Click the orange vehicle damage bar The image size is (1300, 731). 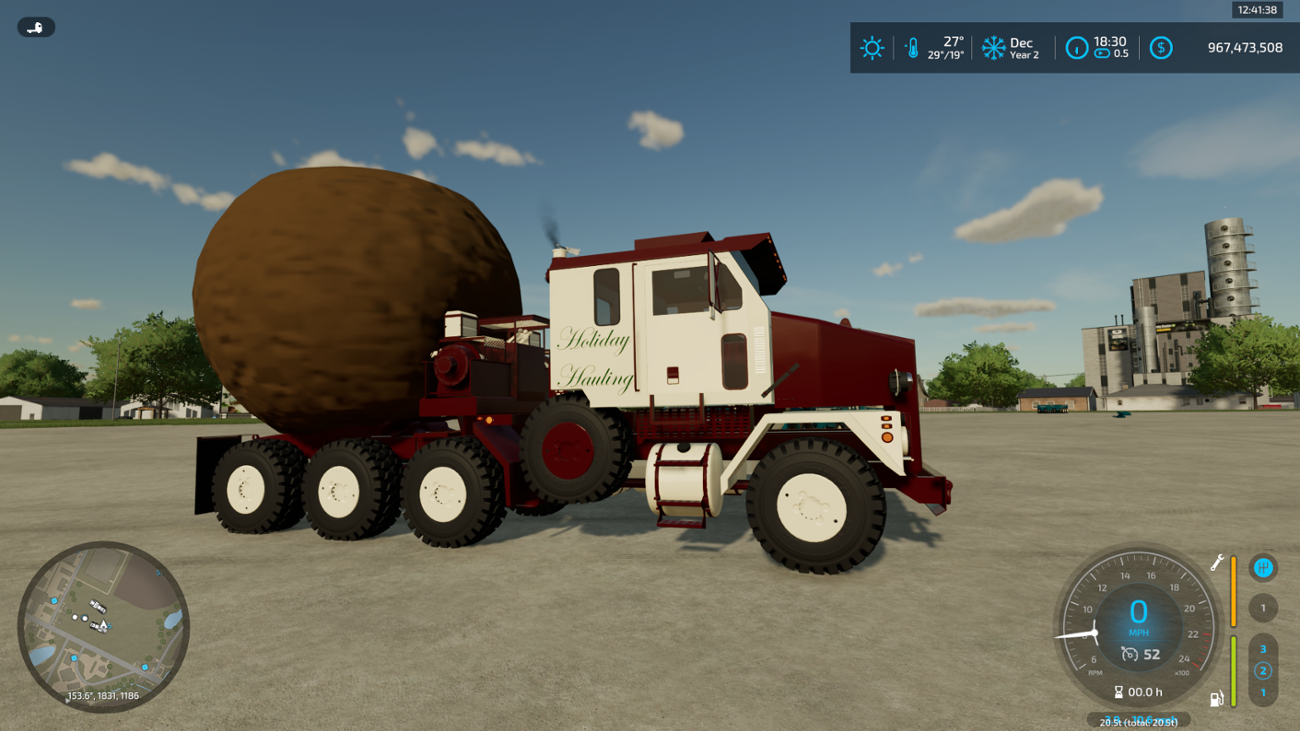click(1234, 592)
